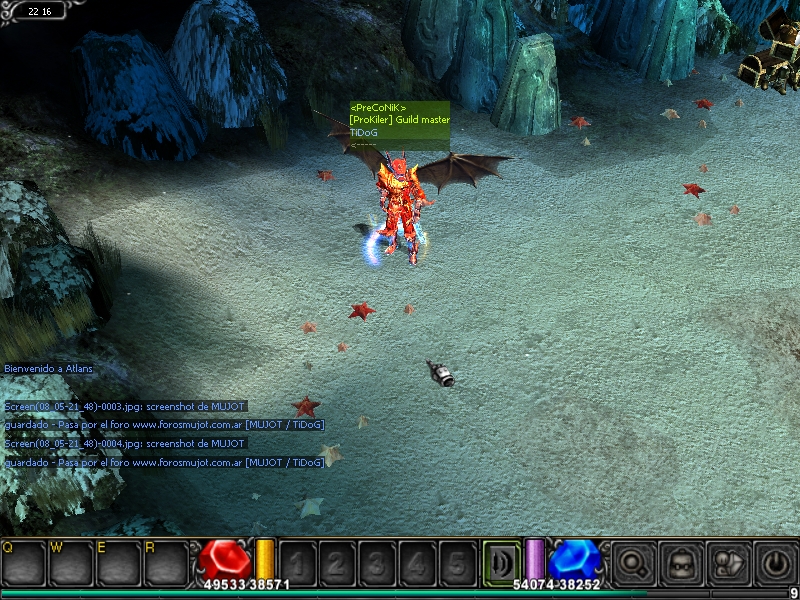Viewport: 800px width, 600px height.
Task: Open the green-framed active skill selector
Action: pos(501,561)
